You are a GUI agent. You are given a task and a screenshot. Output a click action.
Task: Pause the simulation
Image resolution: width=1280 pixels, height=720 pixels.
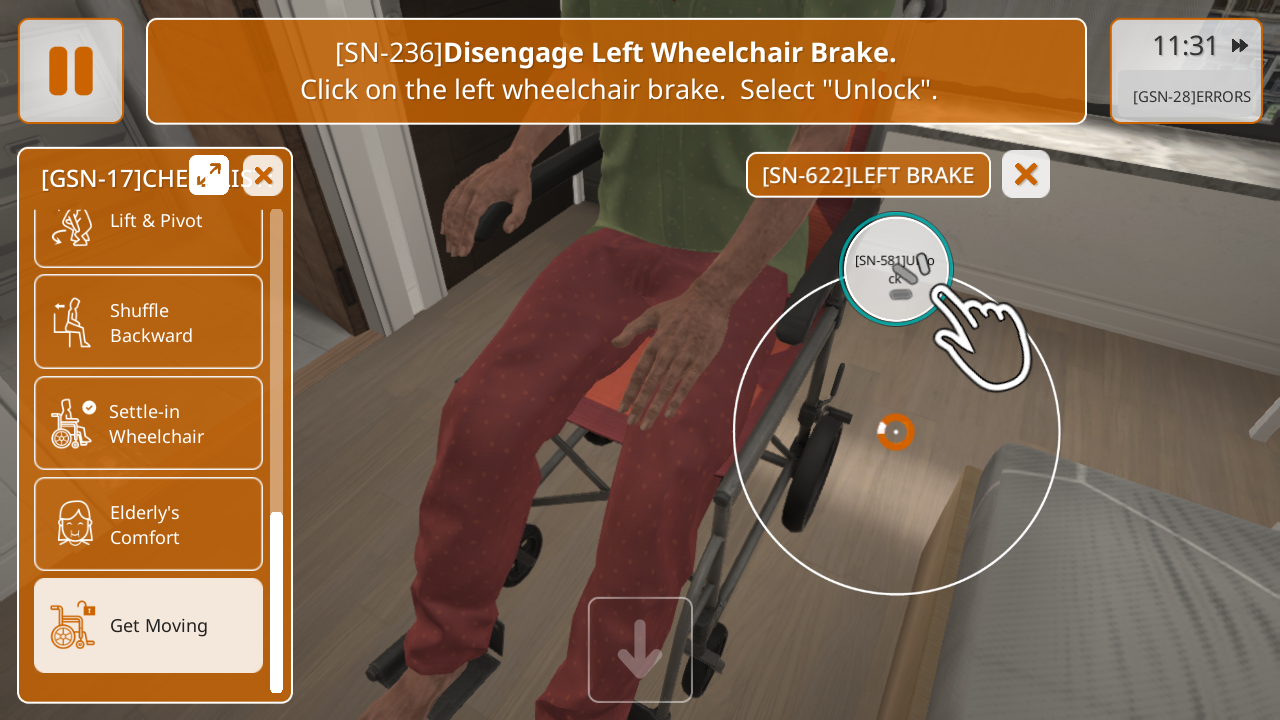pos(71,71)
